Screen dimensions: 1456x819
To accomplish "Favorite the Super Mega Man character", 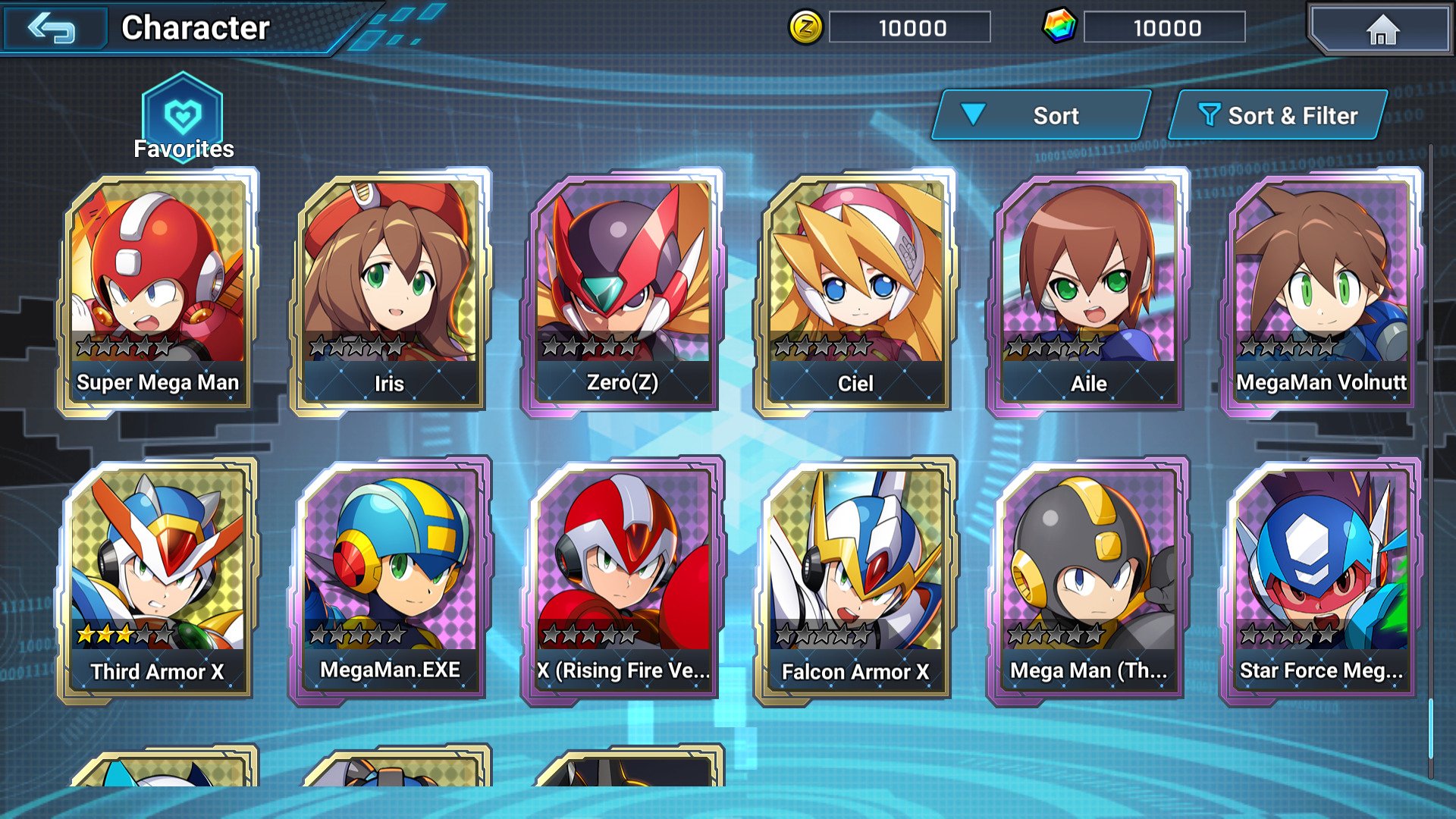I will [158, 288].
